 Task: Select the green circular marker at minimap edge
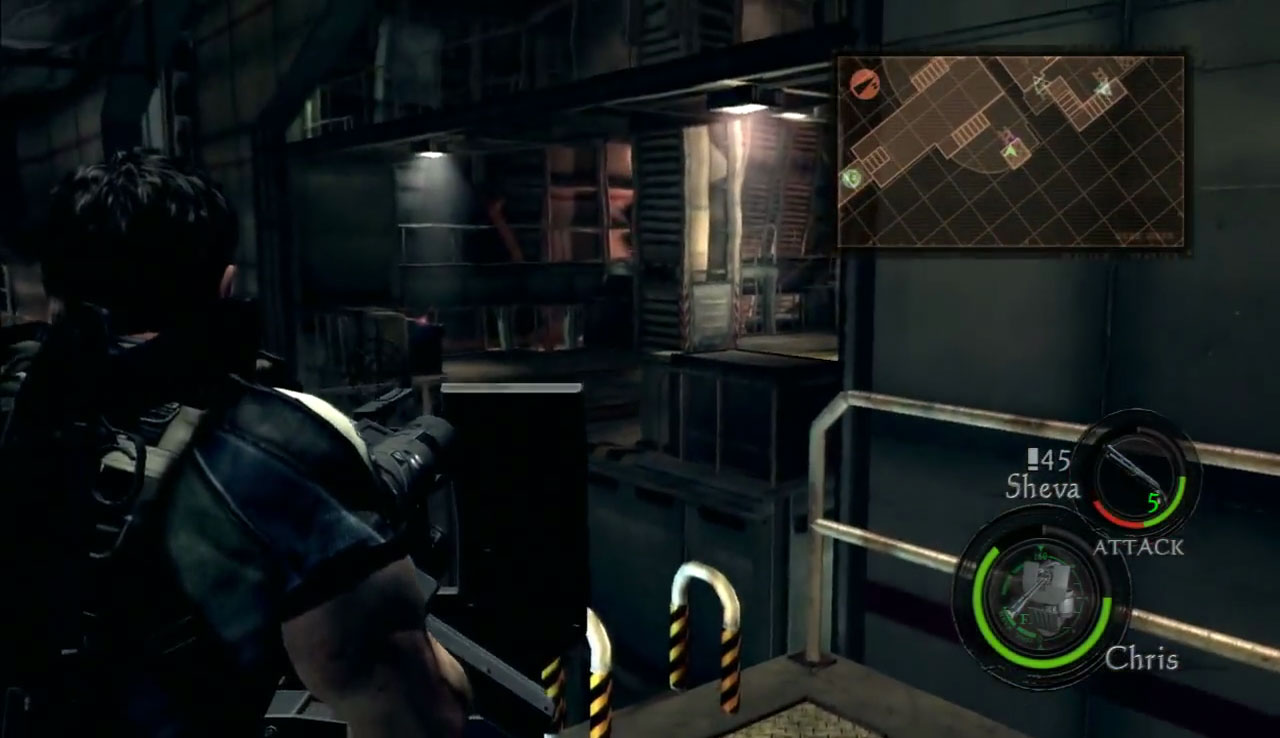851,178
